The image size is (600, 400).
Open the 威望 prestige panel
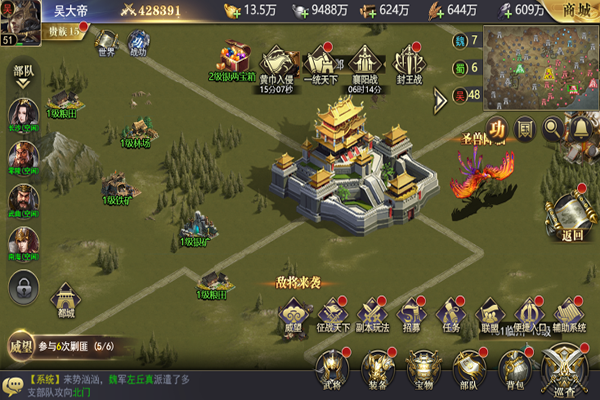[x=292, y=314]
